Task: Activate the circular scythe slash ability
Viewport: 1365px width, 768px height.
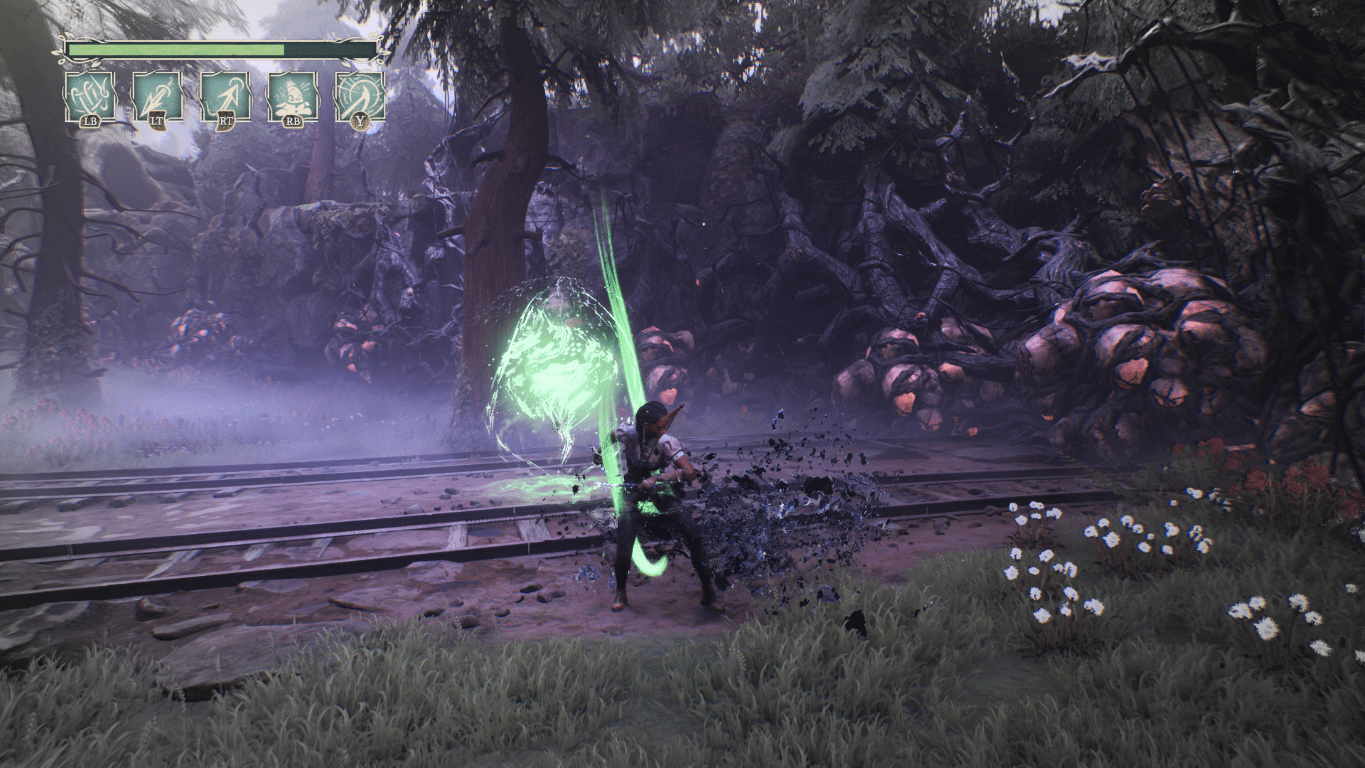Action: (x=359, y=96)
